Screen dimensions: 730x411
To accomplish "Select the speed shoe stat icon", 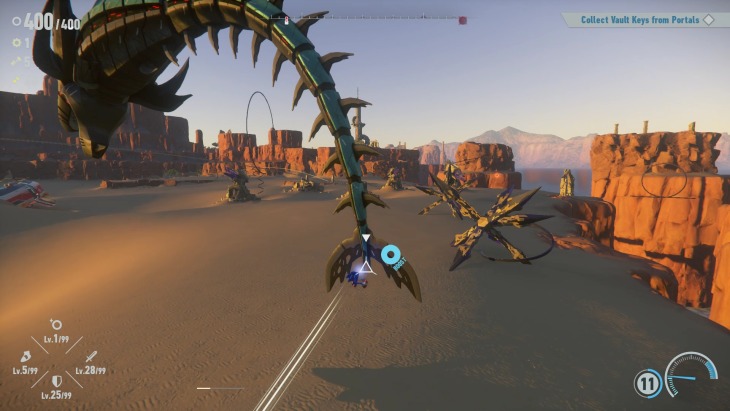I will (x=25, y=355).
